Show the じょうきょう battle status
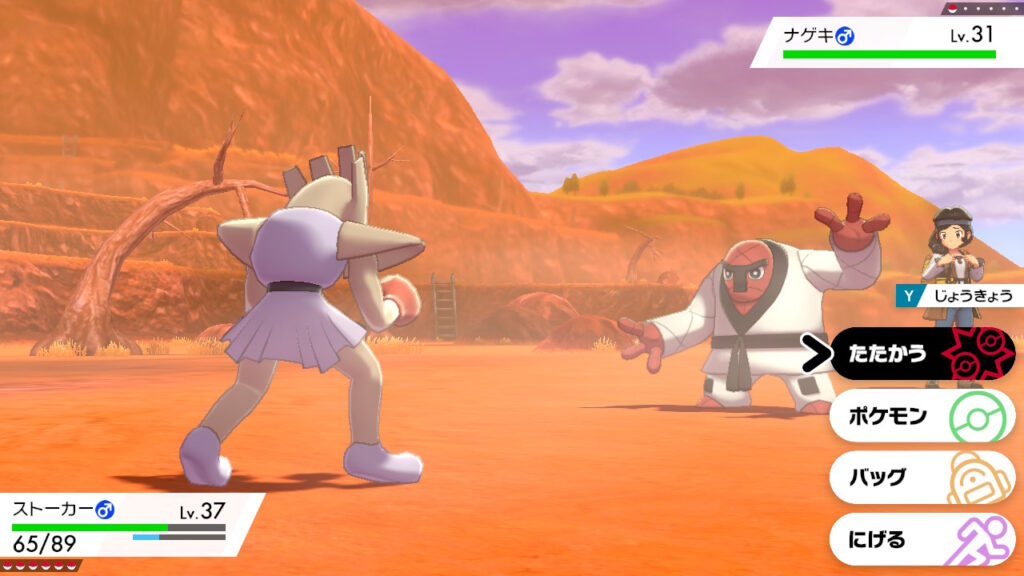The image size is (1024, 576). (x=958, y=296)
